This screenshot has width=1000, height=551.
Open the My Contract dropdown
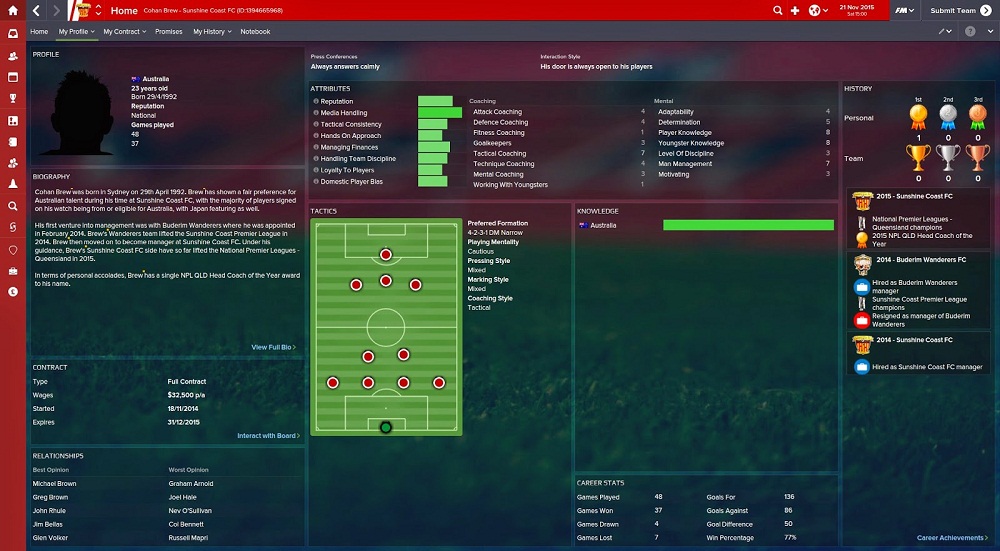tap(124, 32)
